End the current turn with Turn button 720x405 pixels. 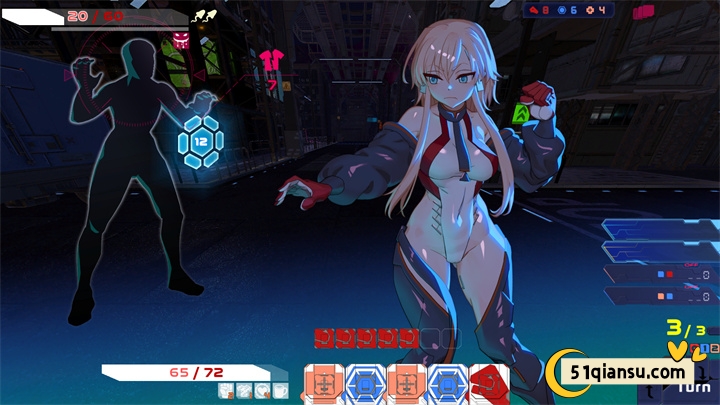[694, 386]
